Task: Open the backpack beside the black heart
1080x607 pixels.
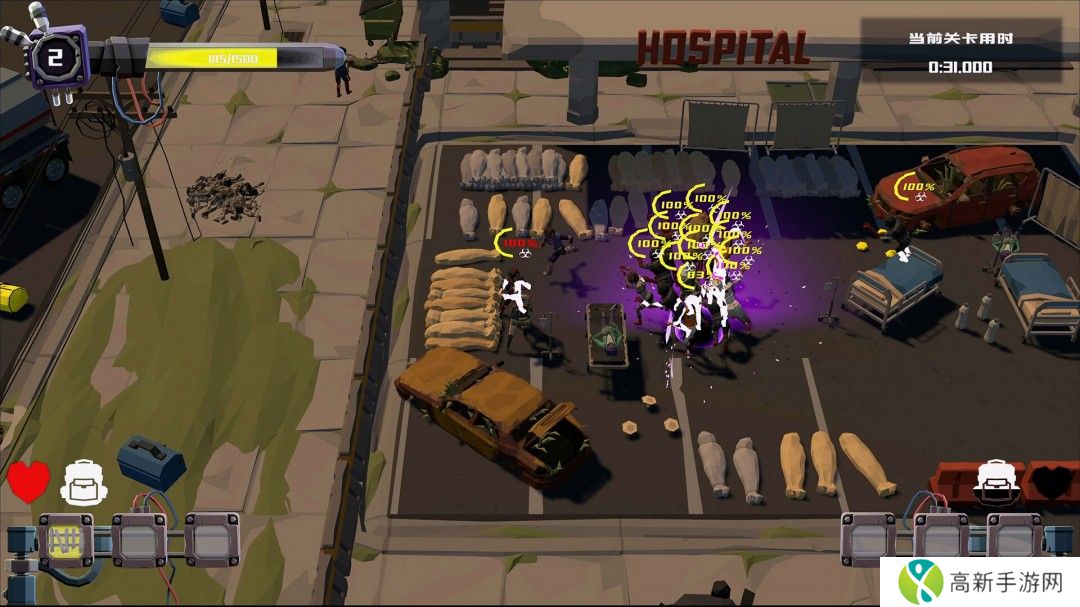Action: [996, 480]
